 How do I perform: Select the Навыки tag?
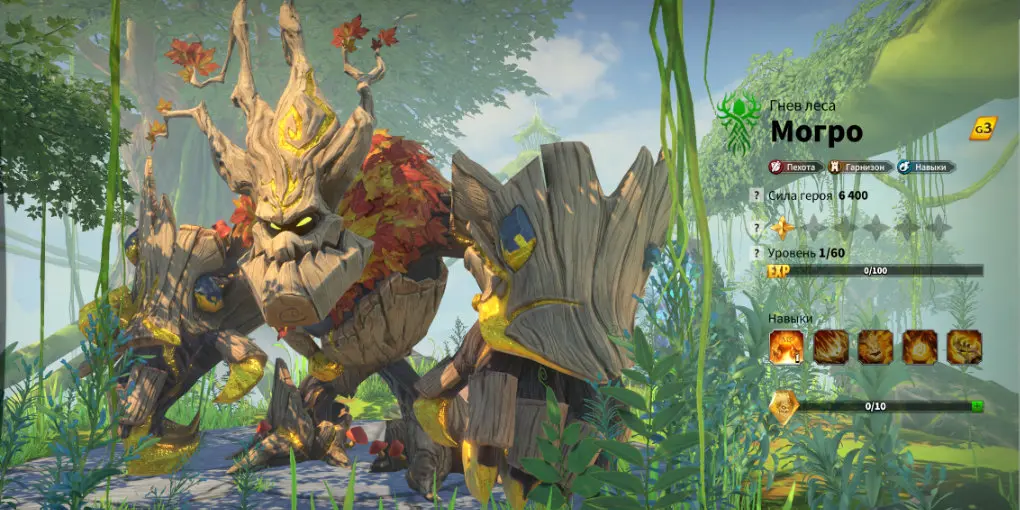click(x=925, y=167)
